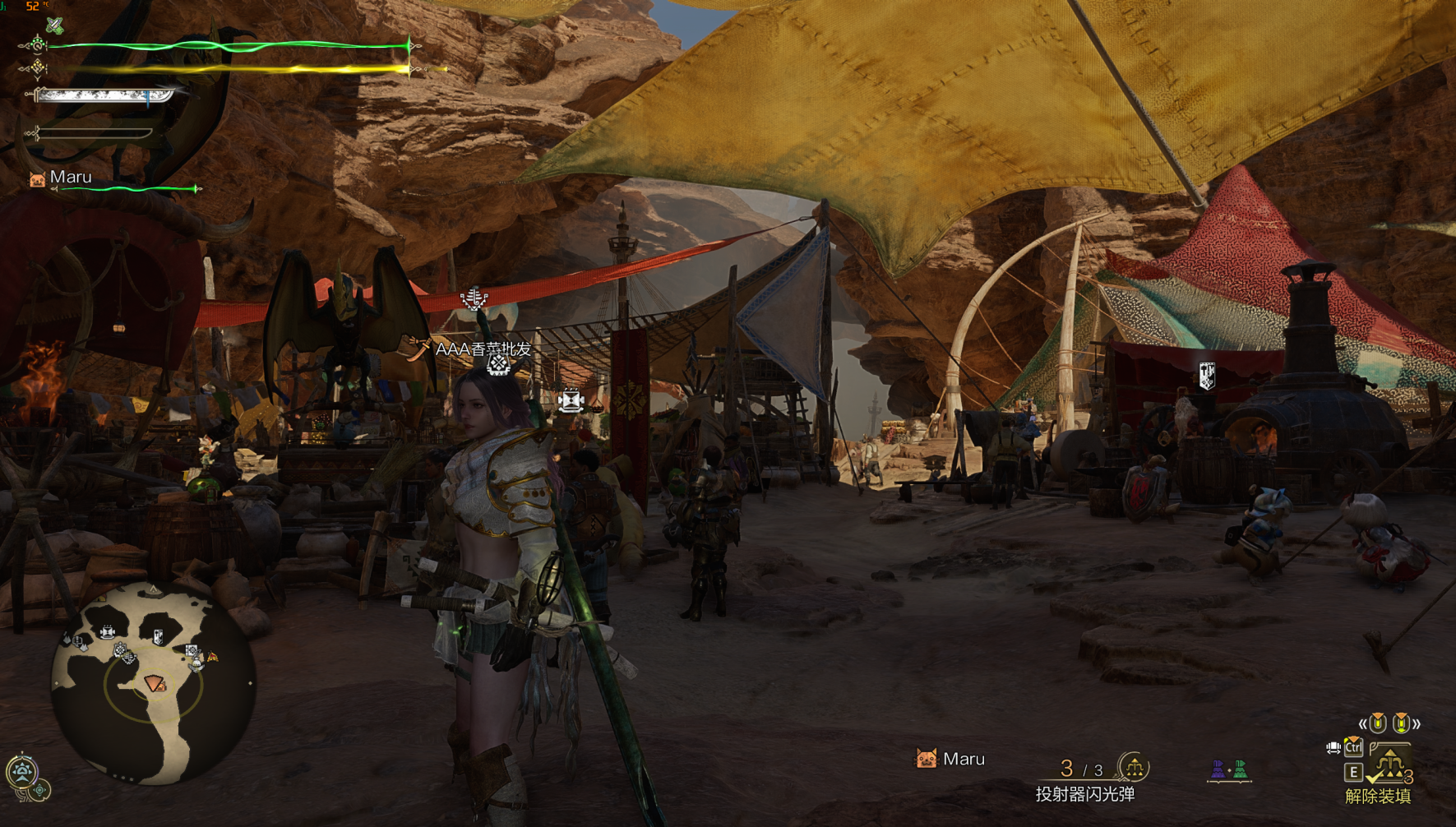The width and height of the screenshot is (1456, 827).
Task: Select the sword buff status icon
Action: pos(54,25)
